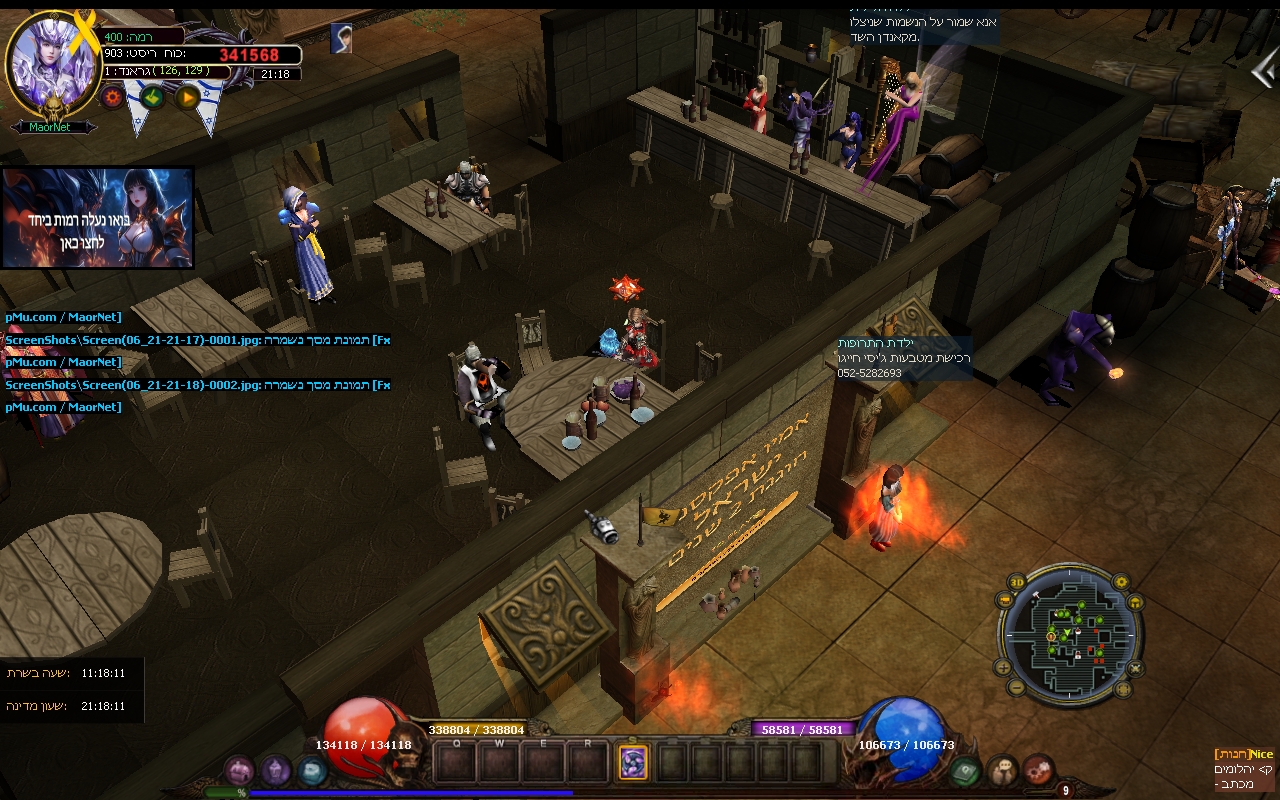
Task: Open the red gear settings icon by the portrait
Action: click(x=112, y=97)
